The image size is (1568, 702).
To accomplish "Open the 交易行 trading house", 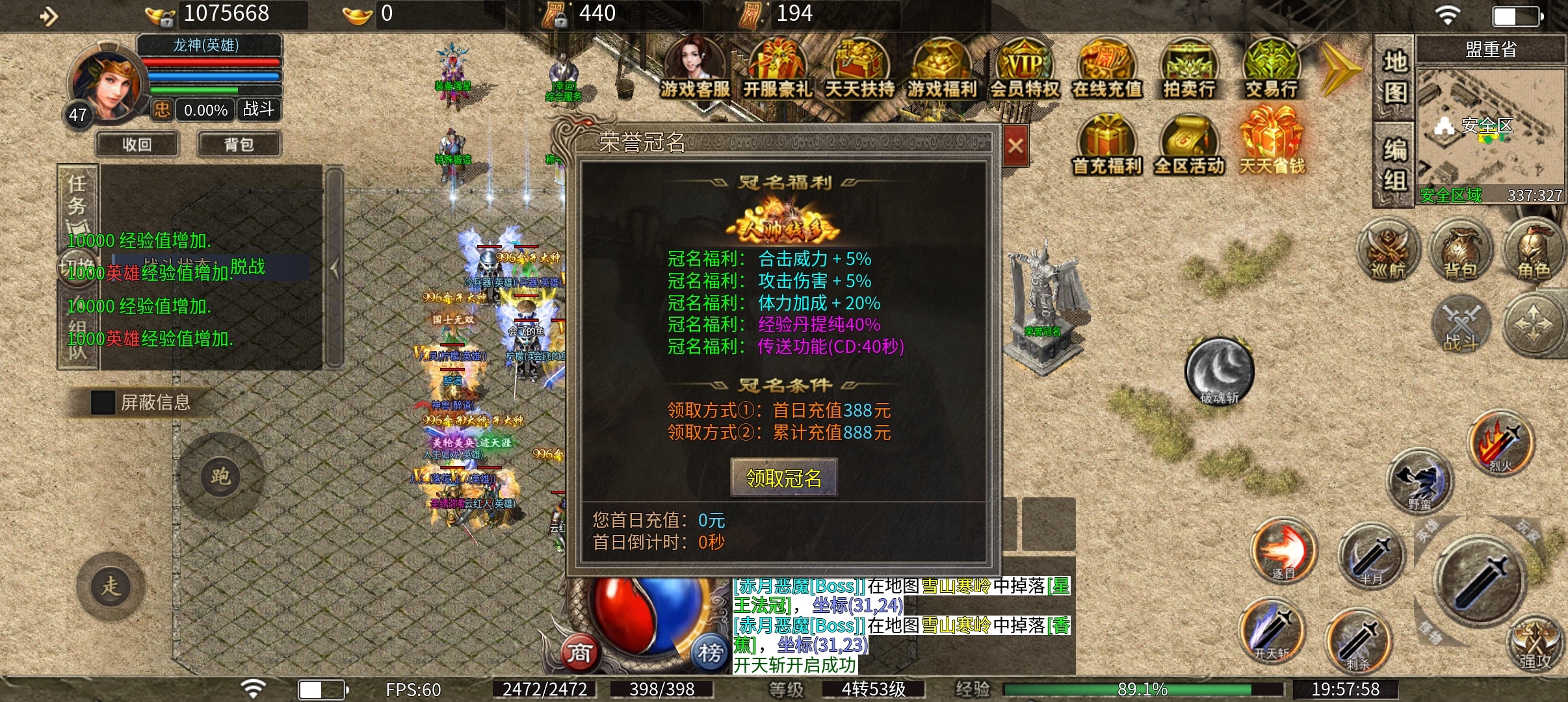I will point(1272,70).
